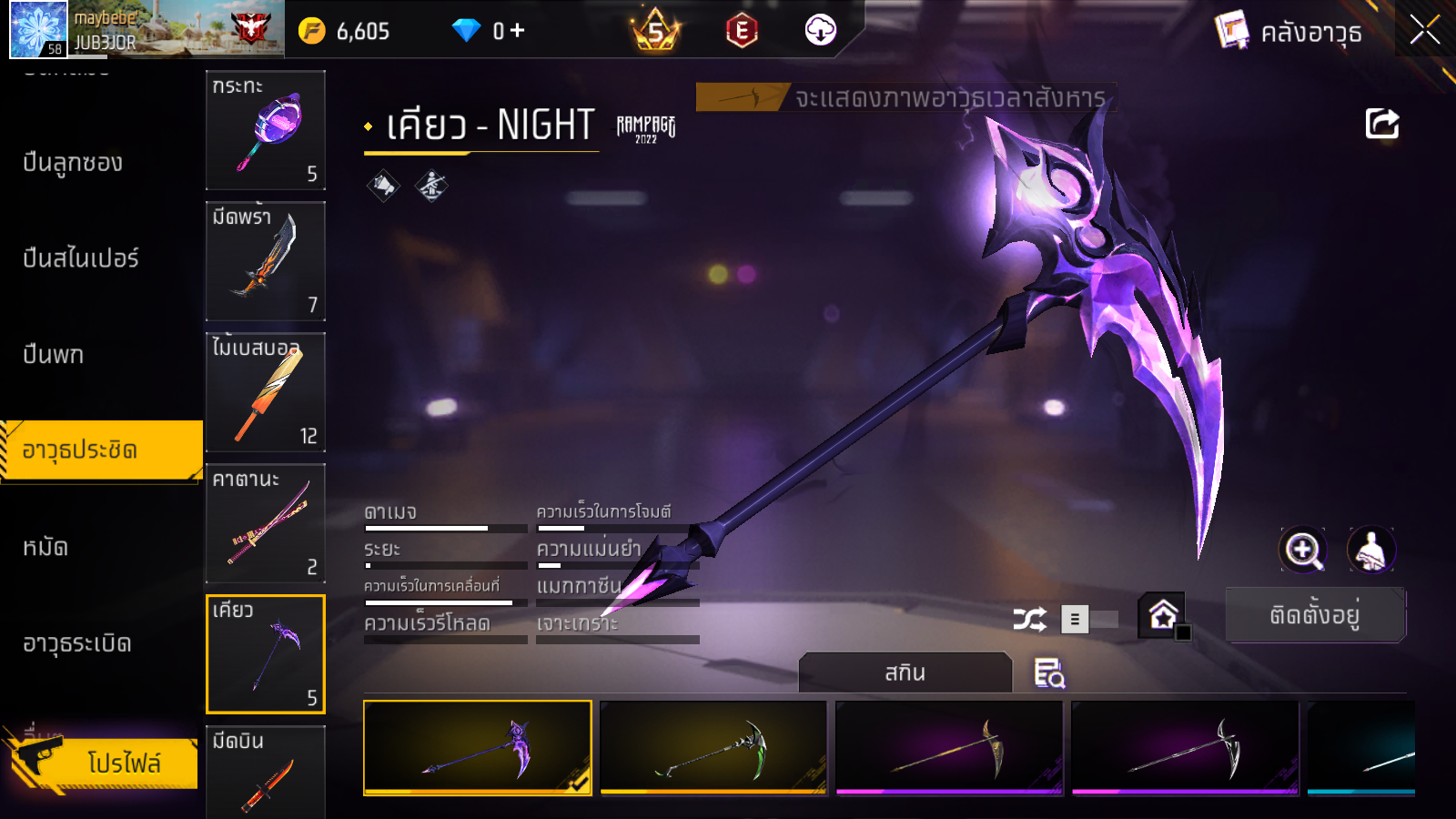Open the pistol category (ปืนพก)
This screenshot has height=819, width=1456.
[54, 355]
